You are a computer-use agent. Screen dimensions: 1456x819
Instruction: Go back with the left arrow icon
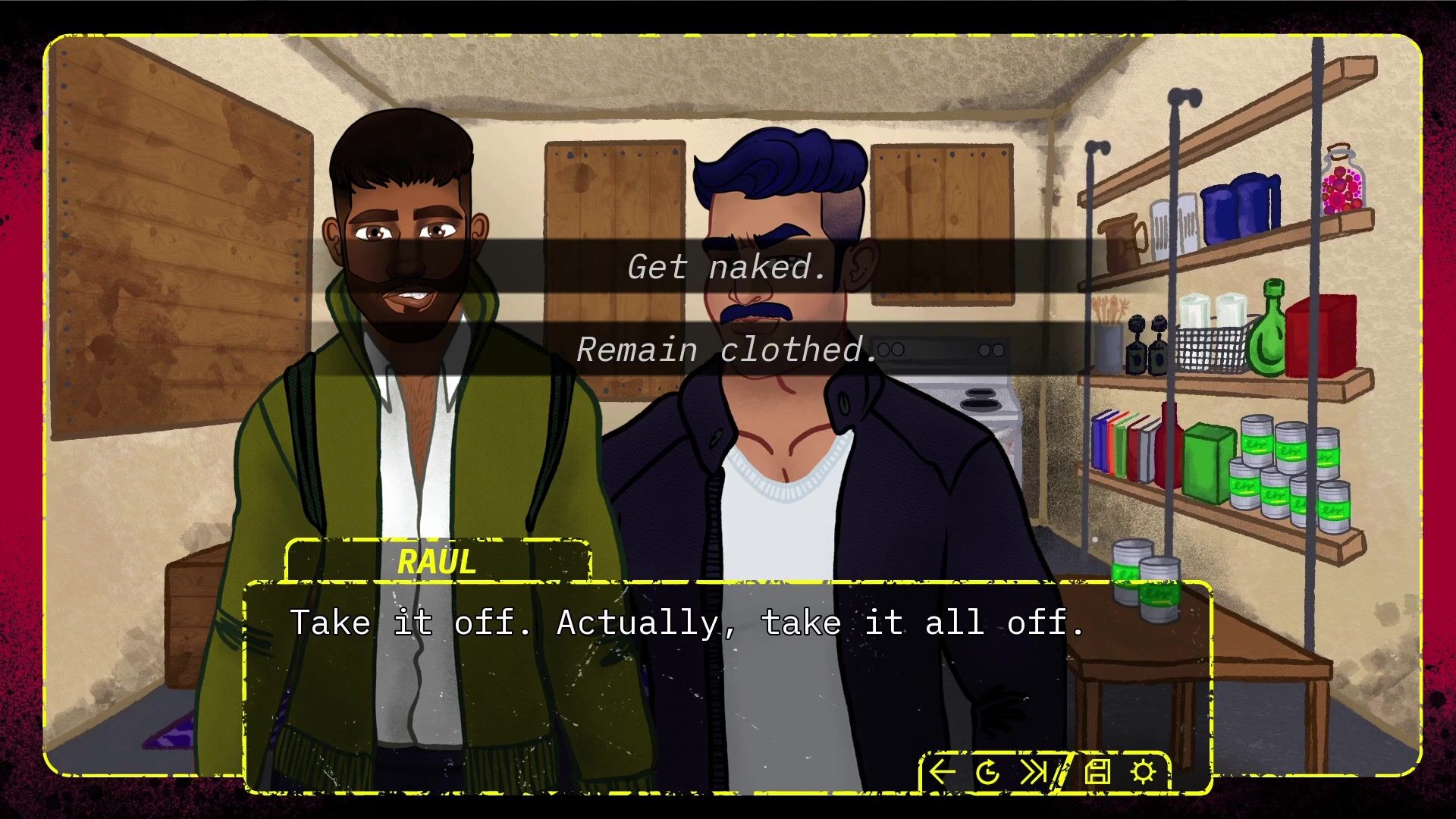point(942,772)
